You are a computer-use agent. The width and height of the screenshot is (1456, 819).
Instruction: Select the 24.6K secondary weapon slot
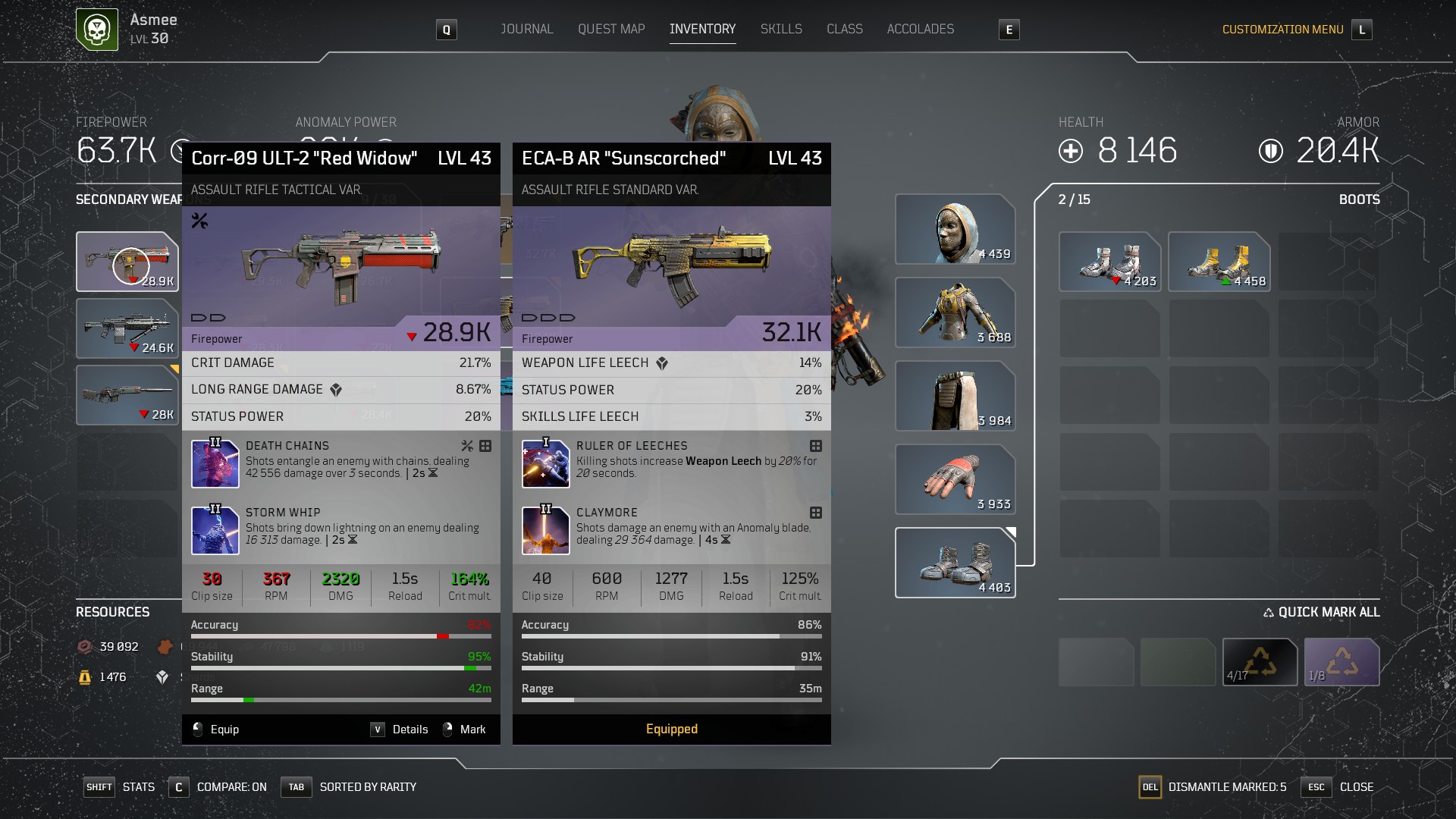tap(127, 328)
